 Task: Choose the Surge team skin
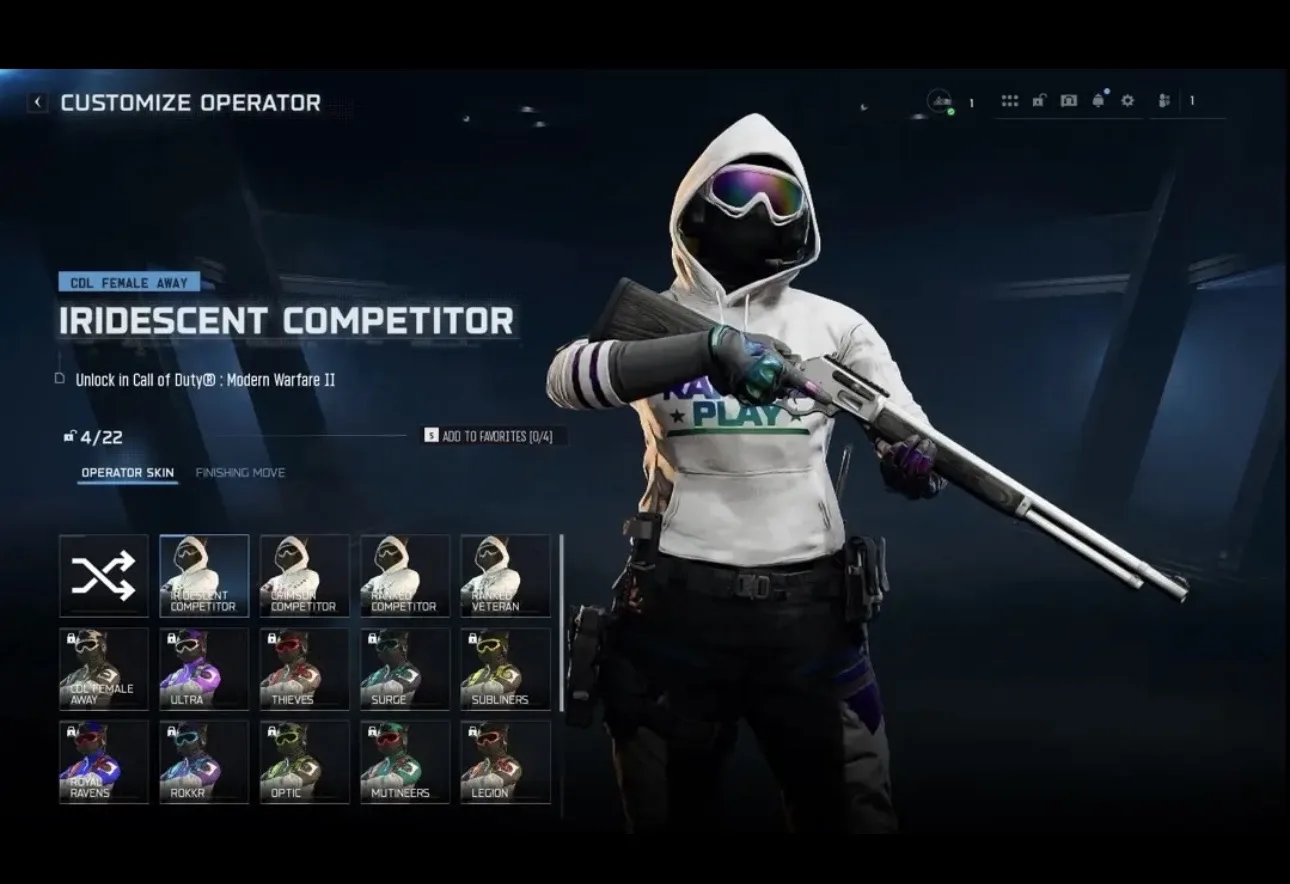pos(404,669)
